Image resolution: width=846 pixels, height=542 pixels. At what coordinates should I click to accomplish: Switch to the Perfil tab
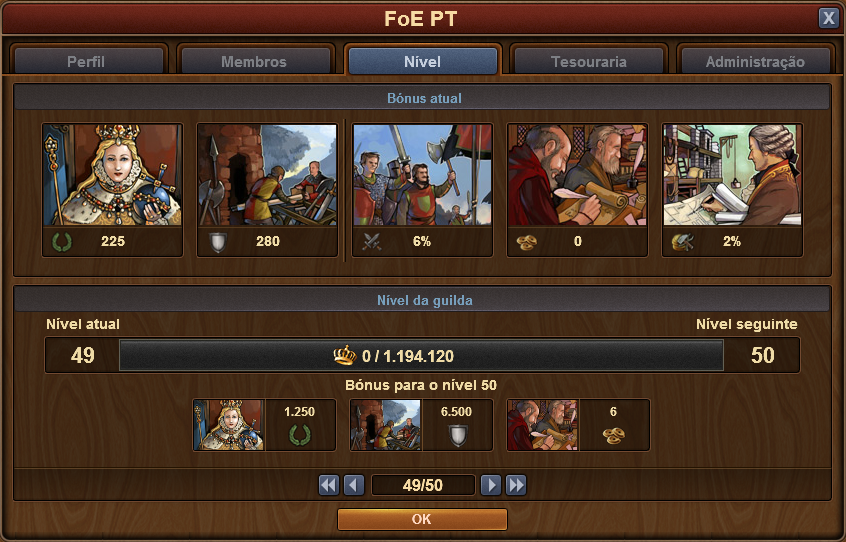click(86, 61)
